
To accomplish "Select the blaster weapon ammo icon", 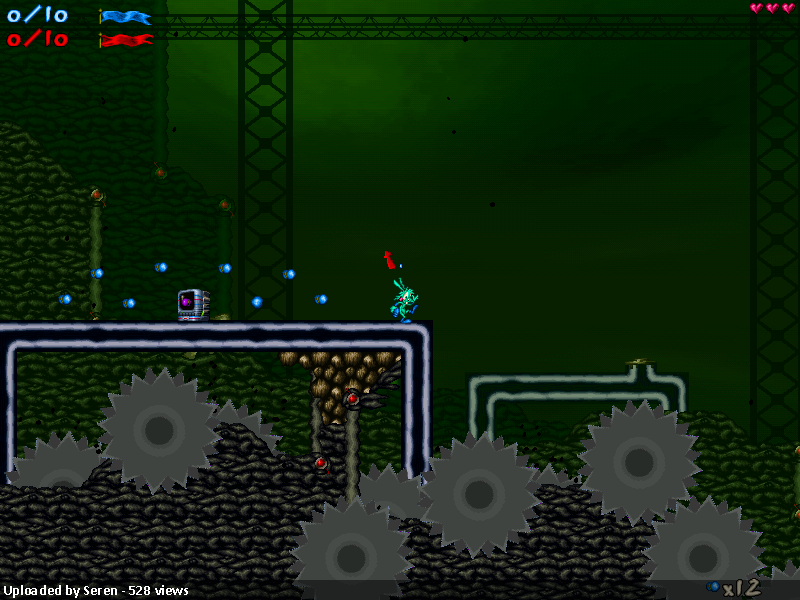I will tap(713, 586).
